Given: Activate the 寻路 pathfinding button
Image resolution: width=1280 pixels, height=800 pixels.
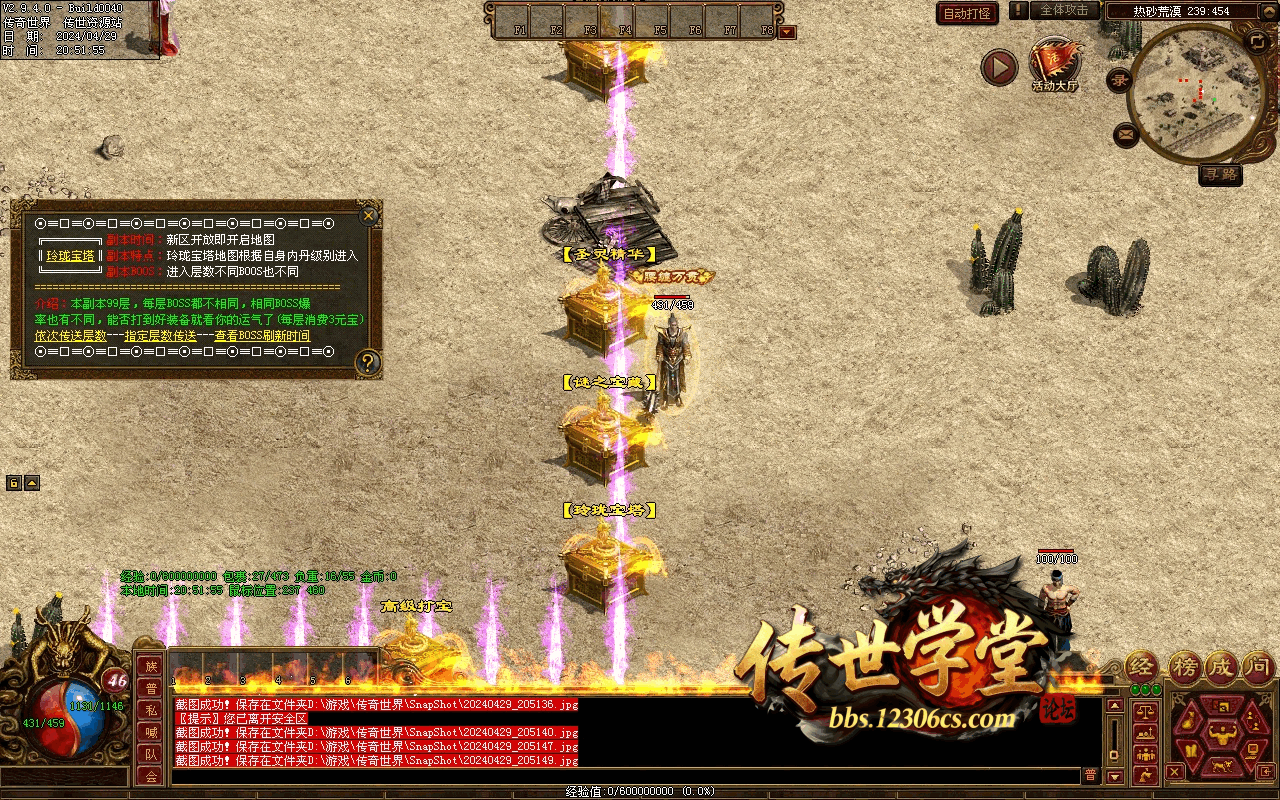Looking at the screenshot, I should [1220, 174].
